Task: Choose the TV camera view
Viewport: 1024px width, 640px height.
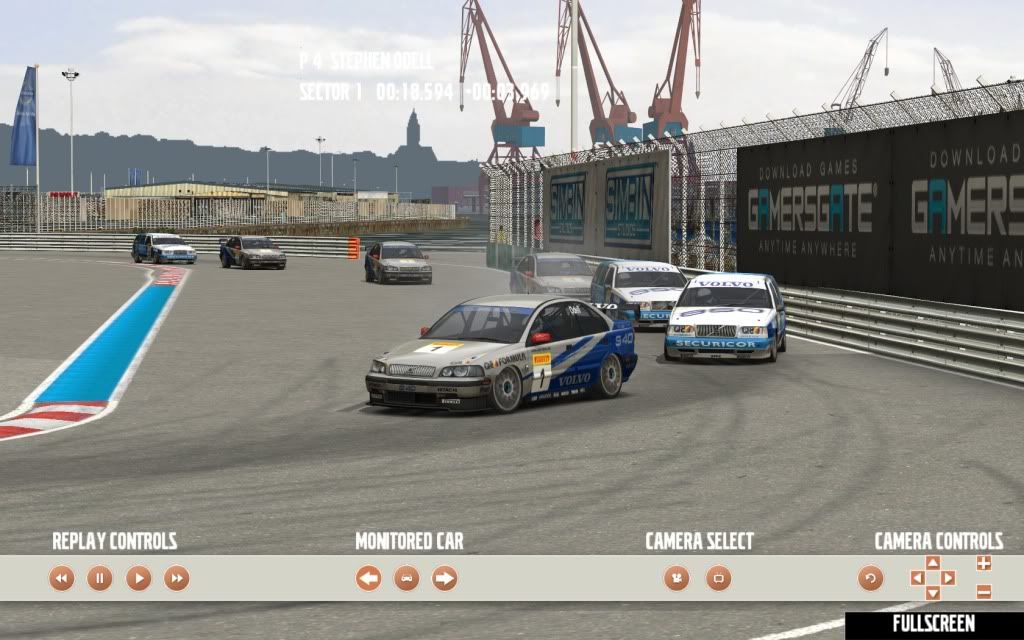Action: (718, 578)
